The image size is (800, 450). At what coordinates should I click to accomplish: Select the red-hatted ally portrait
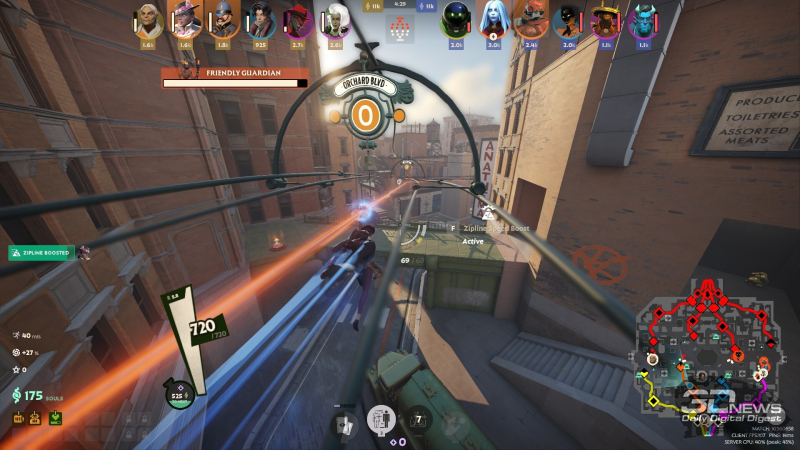[x=297, y=19]
